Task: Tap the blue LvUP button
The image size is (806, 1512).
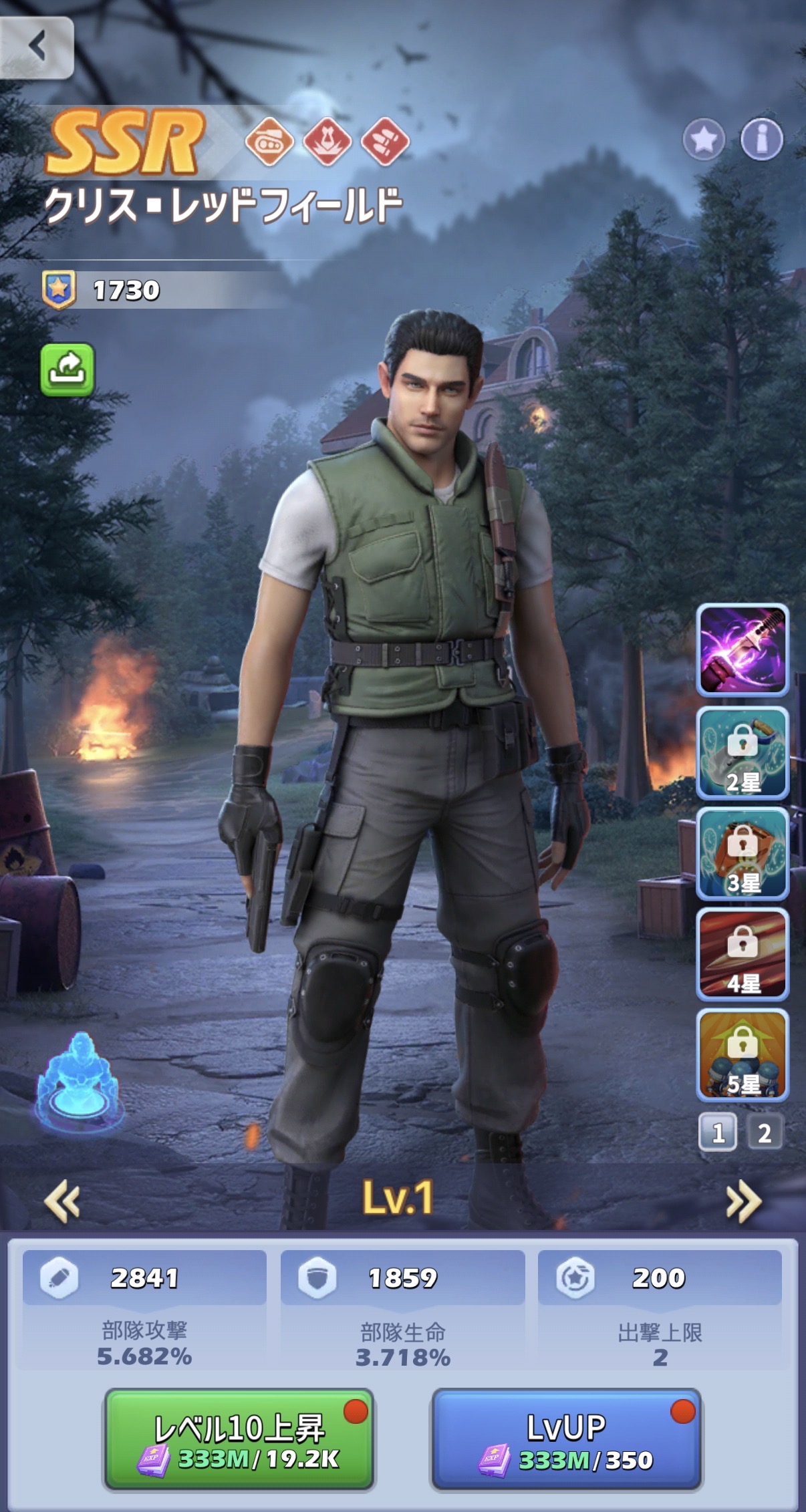Action: 567,1439
